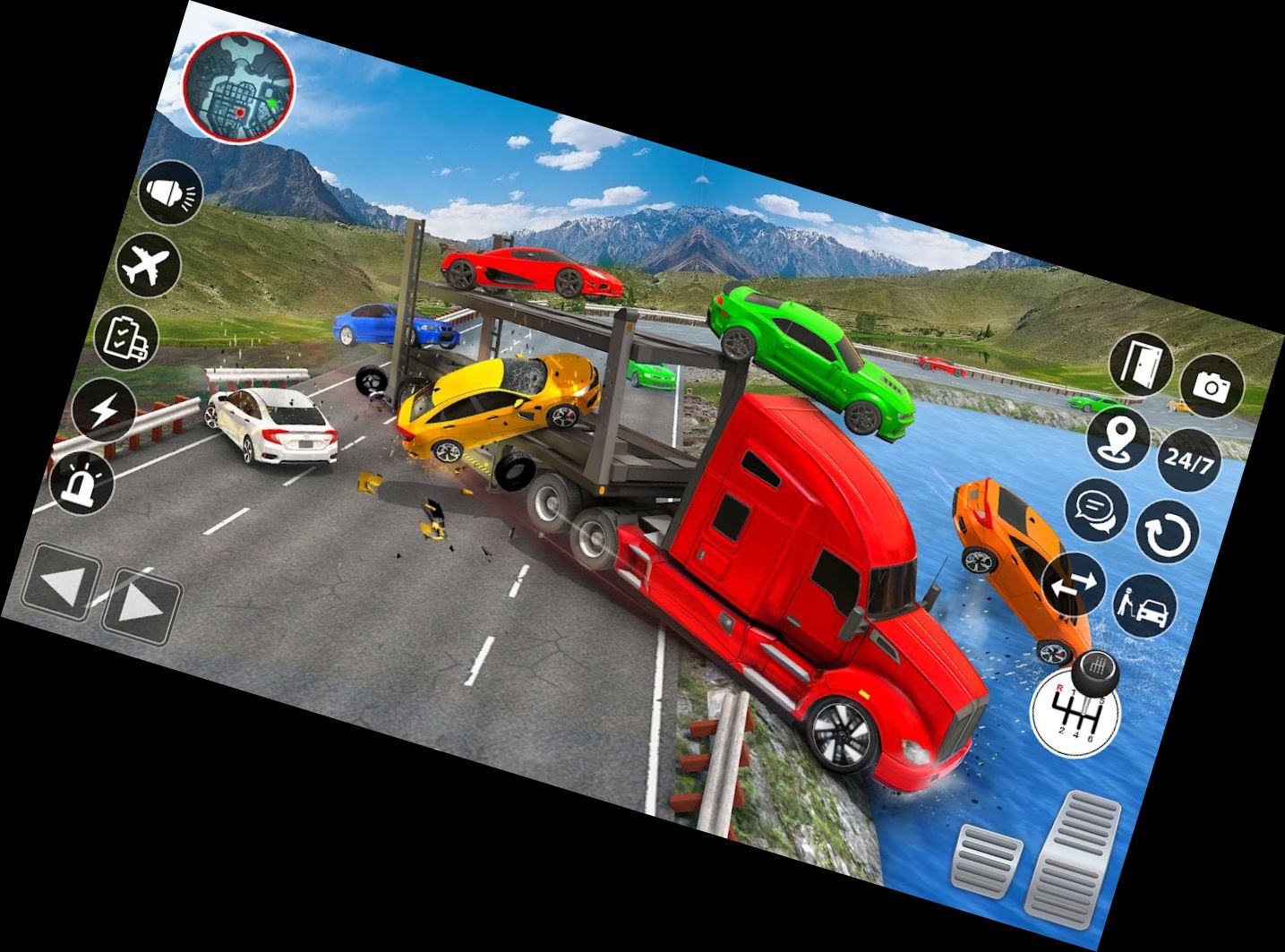
Task: Open the tasks clipboard icon
Action: coord(127,339)
